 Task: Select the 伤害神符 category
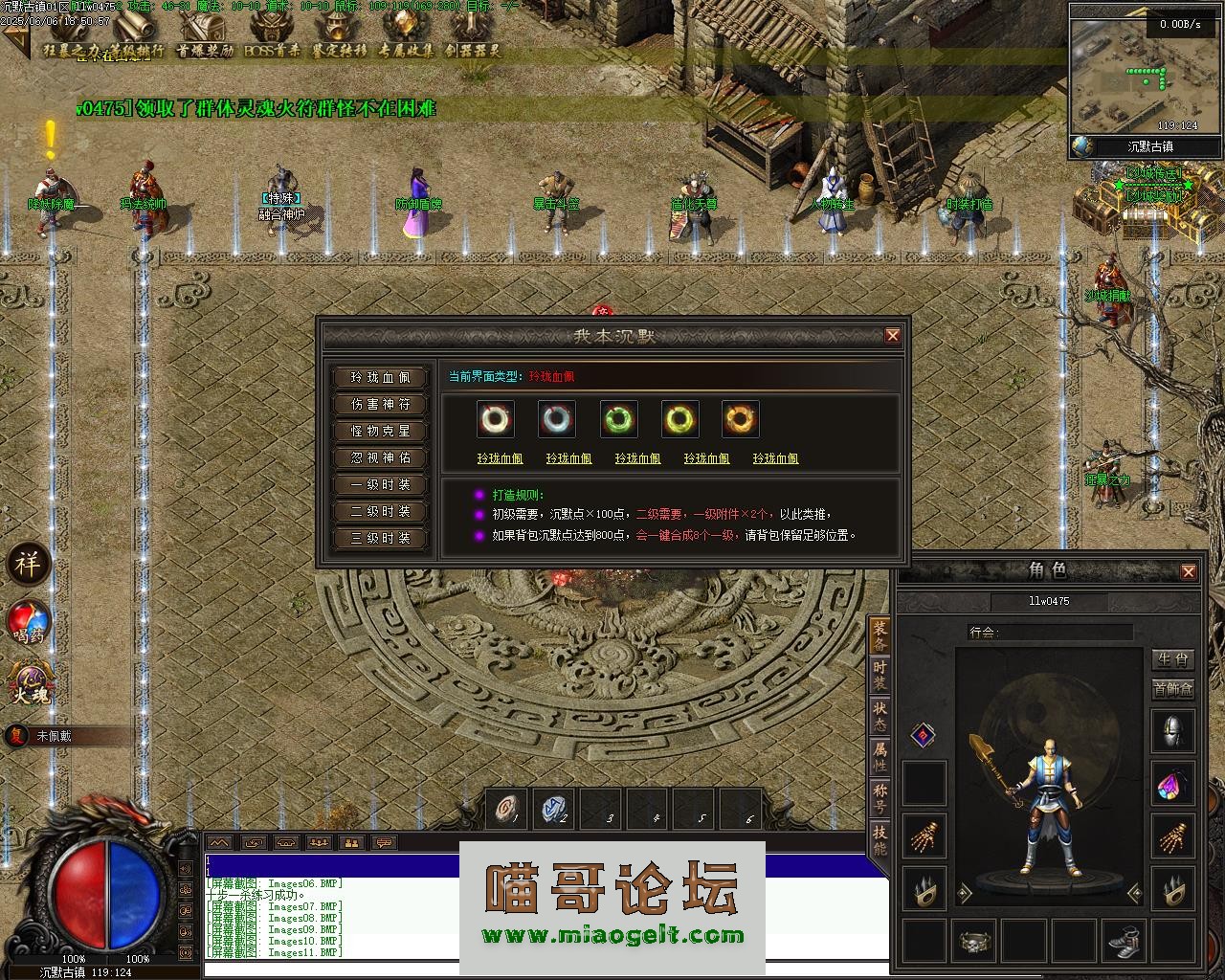[x=381, y=405]
